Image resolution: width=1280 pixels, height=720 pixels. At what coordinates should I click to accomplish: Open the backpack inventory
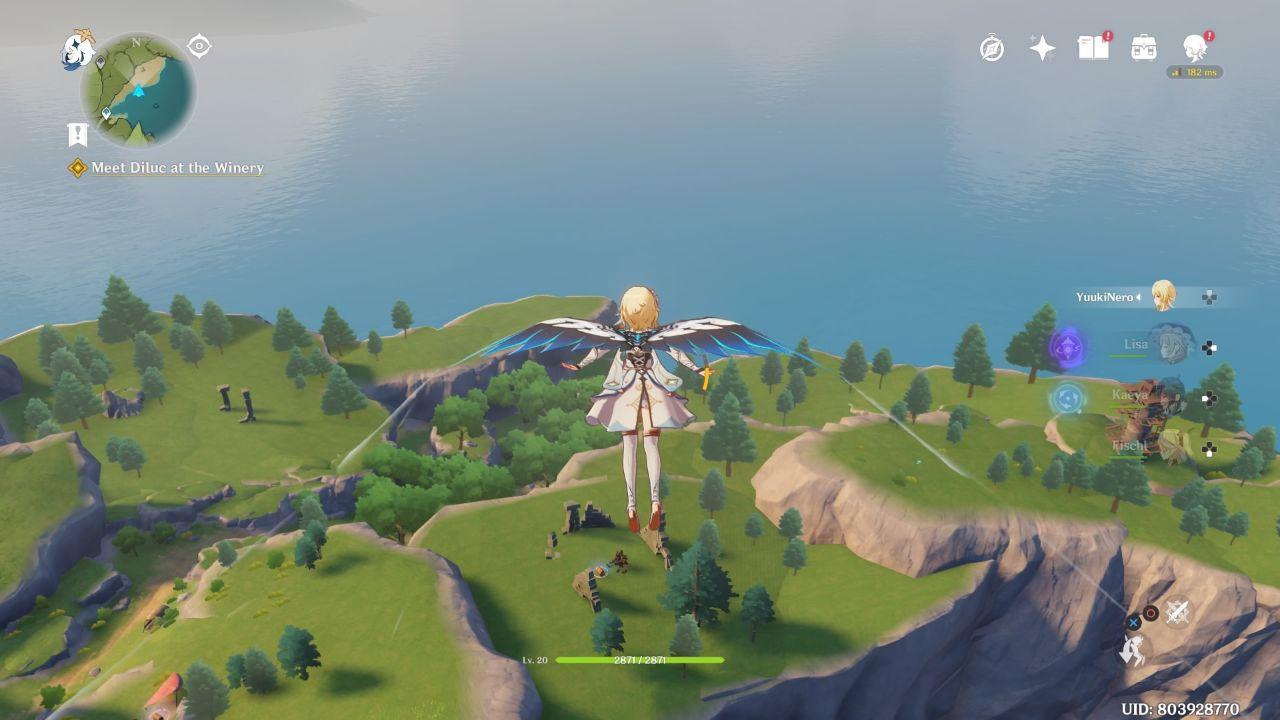point(1144,47)
